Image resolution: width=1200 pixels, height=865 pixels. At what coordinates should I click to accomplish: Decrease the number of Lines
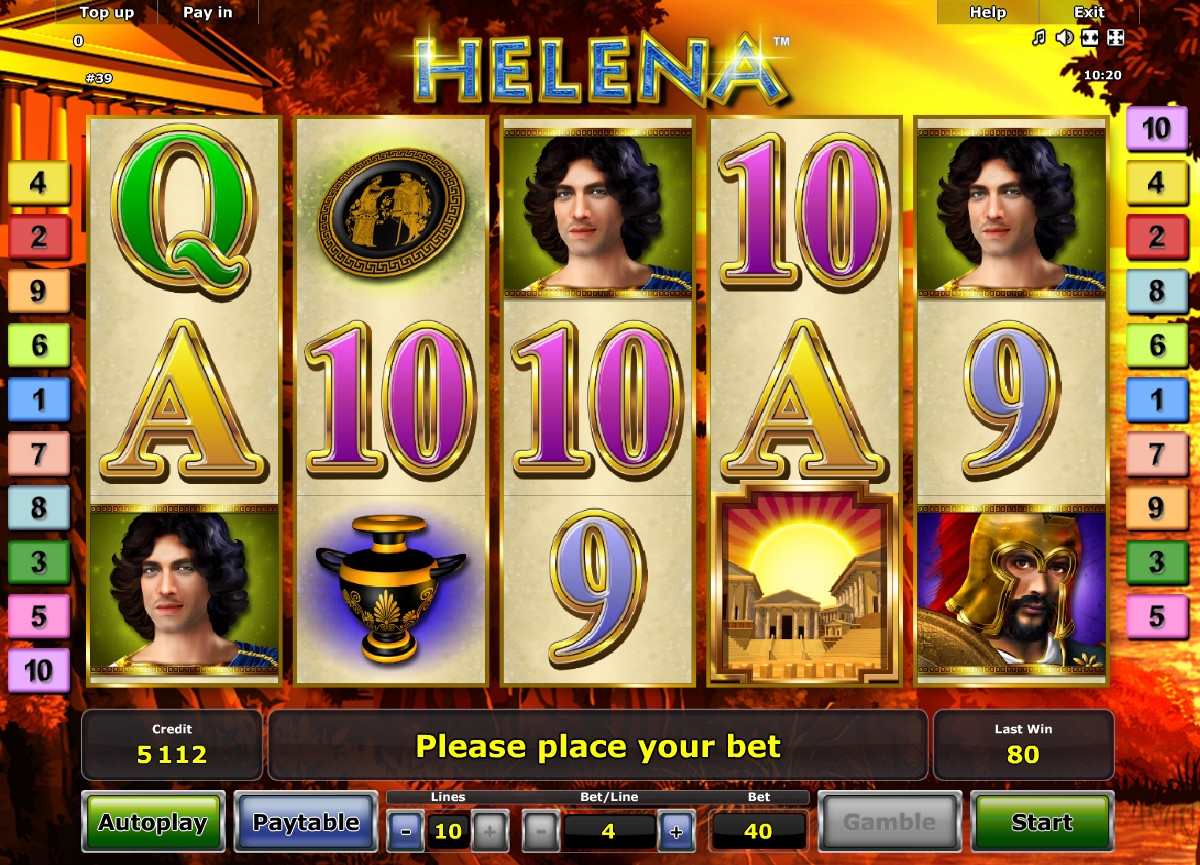[406, 831]
